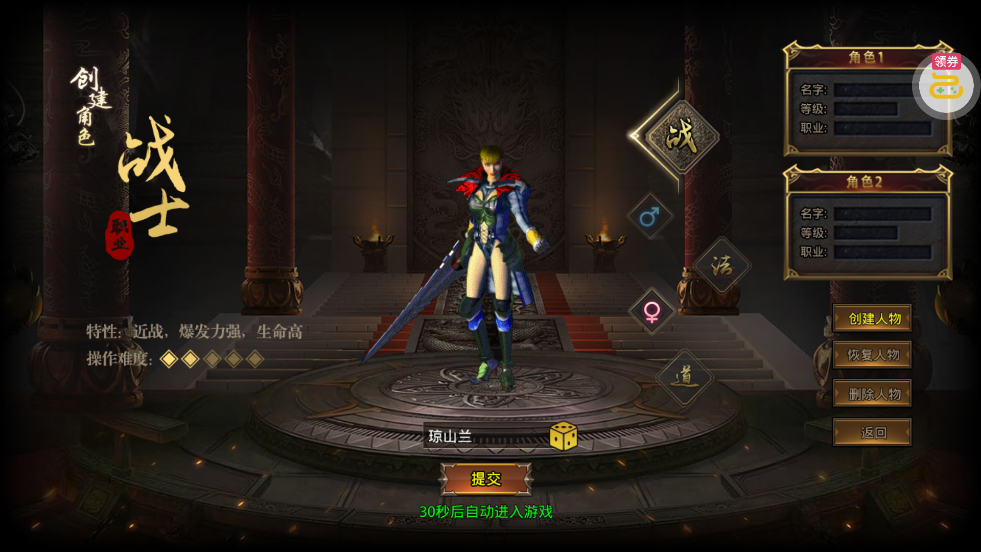Choose the Mage class 法 diamond
The height and width of the screenshot is (552, 981).
[x=721, y=265]
